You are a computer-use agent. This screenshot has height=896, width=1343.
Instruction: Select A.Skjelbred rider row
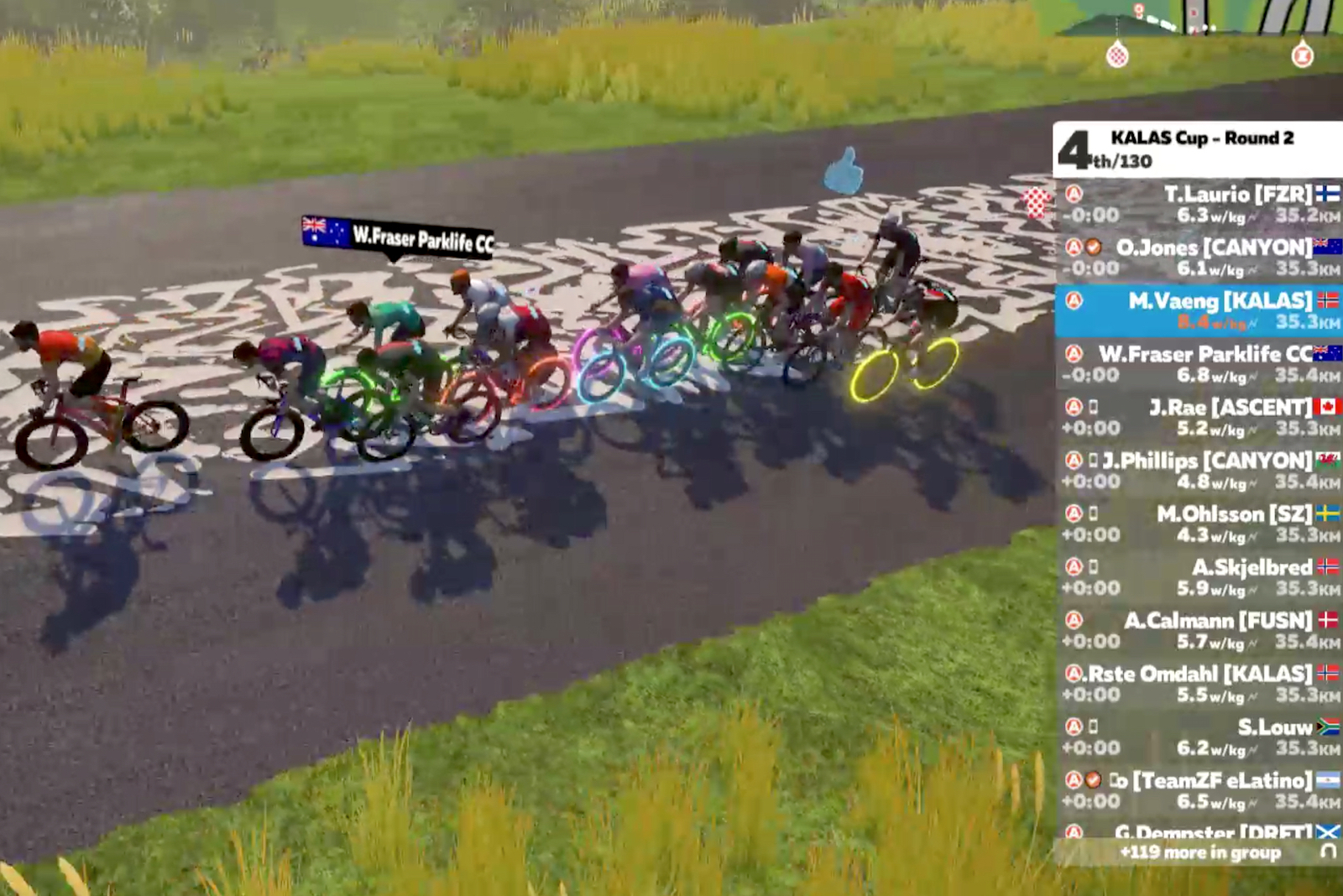click(x=1199, y=577)
